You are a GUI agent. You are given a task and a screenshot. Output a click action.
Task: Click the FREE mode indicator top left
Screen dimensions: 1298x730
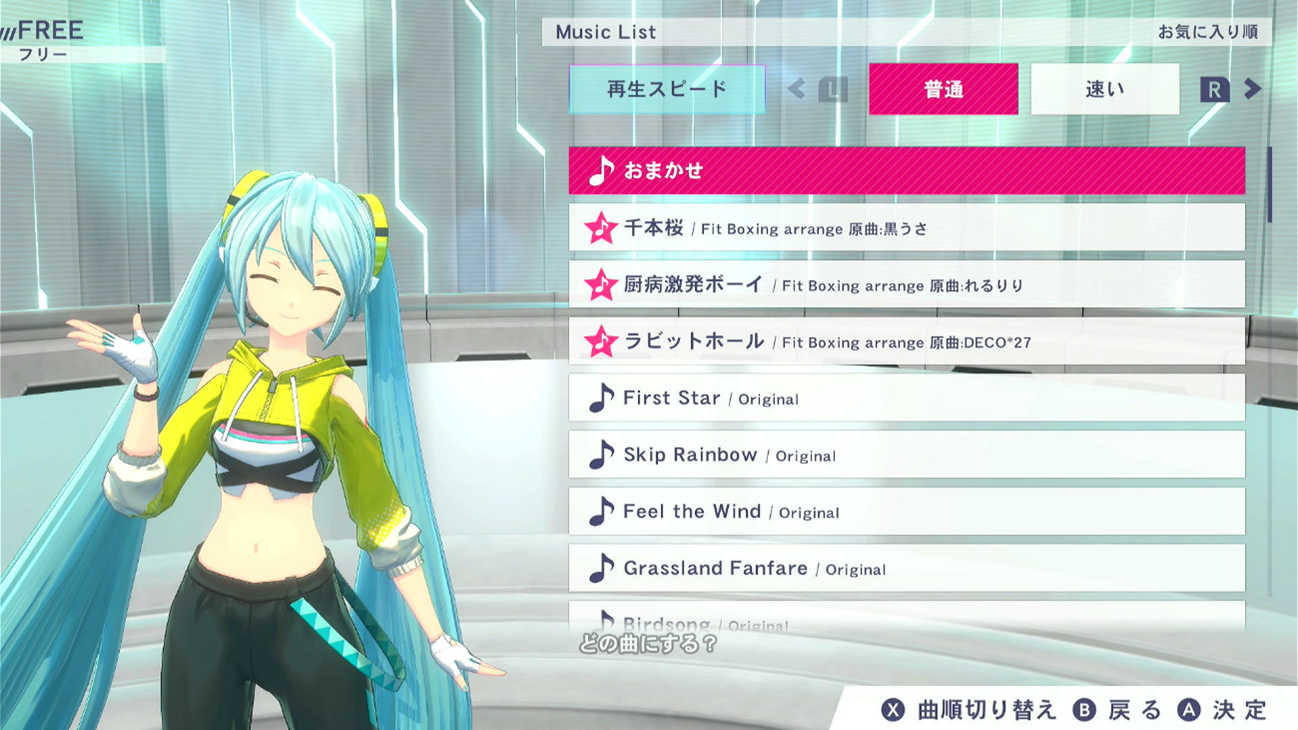(x=44, y=31)
